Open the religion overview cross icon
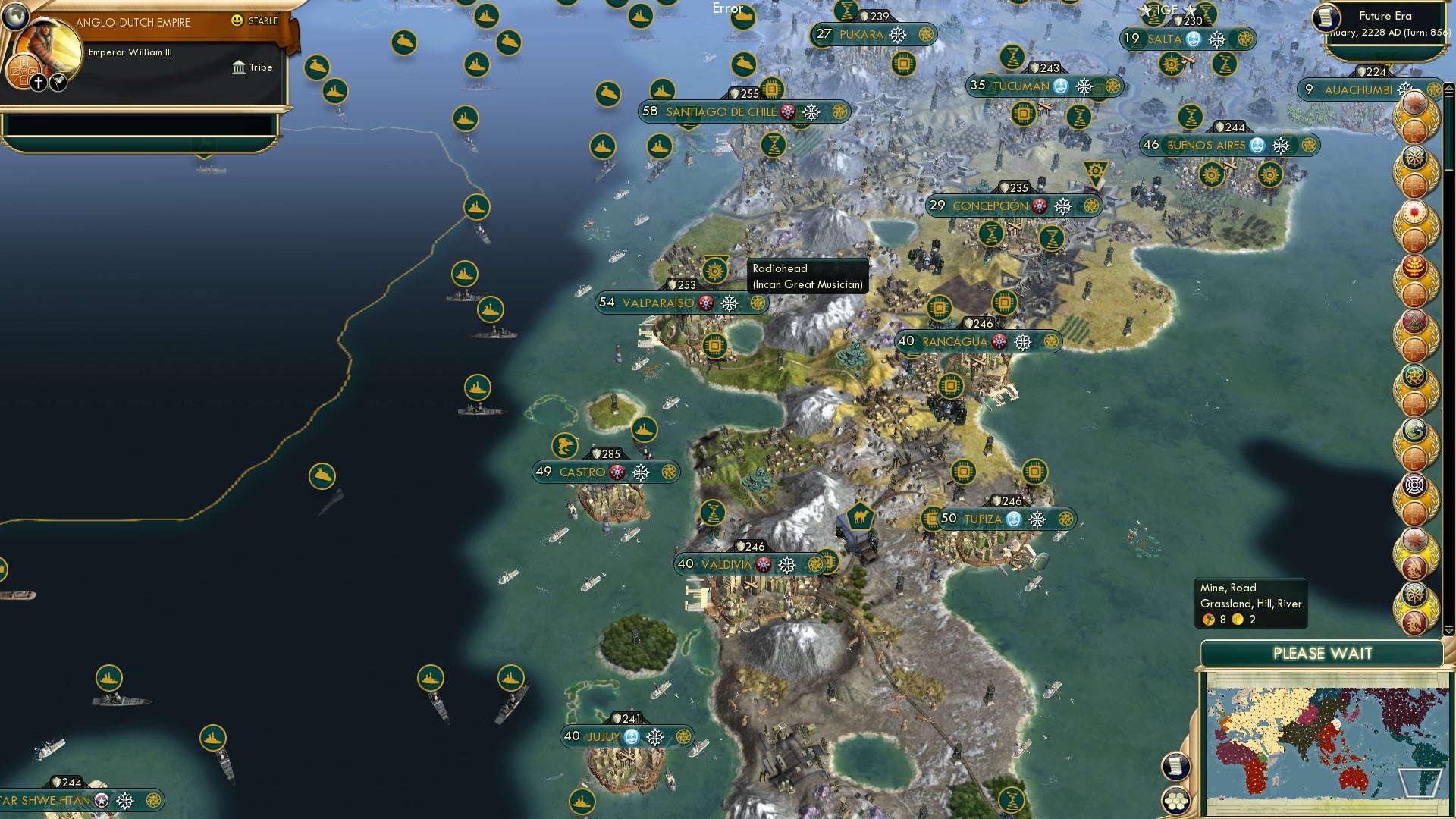1456x819 pixels. pyautogui.click(x=38, y=82)
